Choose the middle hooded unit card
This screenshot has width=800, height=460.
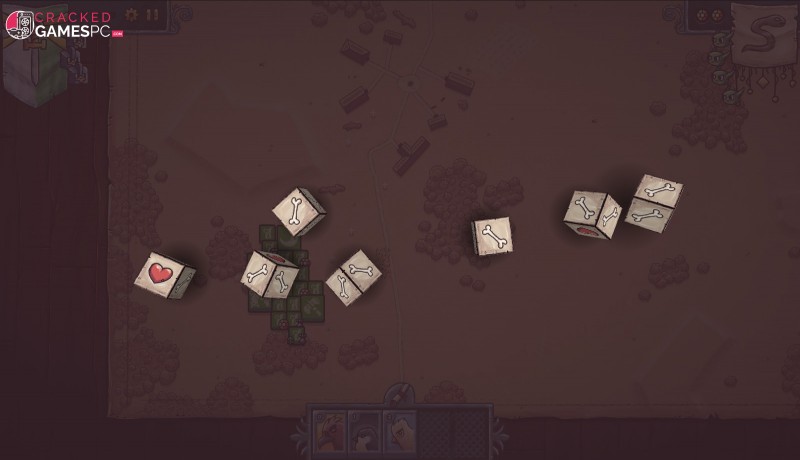[364, 432]
